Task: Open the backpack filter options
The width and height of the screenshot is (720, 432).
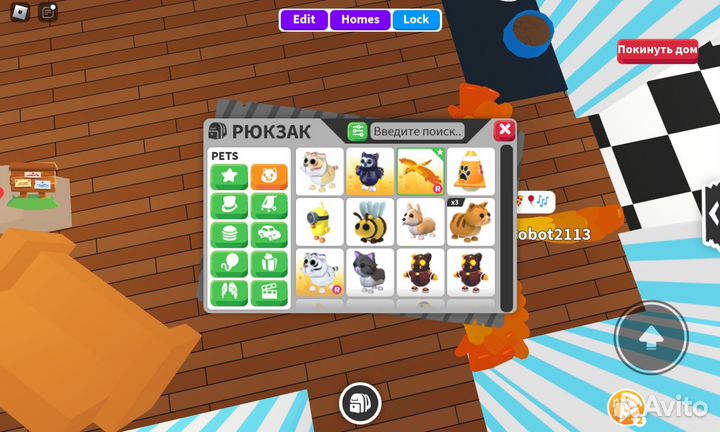Action: tap(357, 131)
